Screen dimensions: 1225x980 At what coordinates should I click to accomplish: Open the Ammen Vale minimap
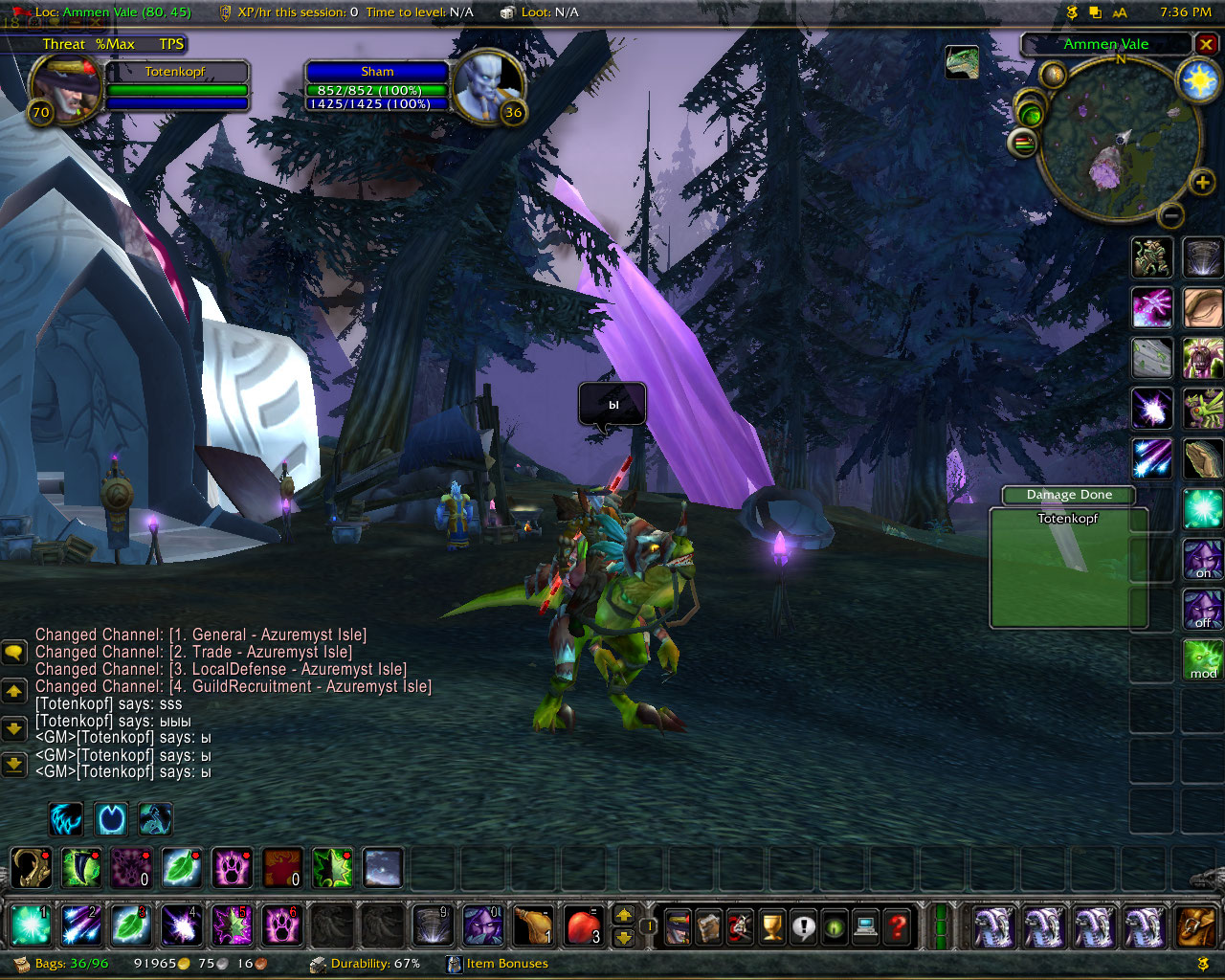[1119, 136]
